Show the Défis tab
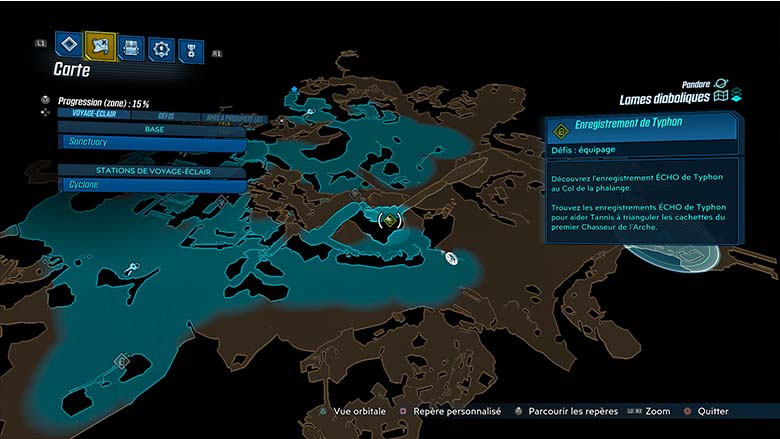The image size is (780, 439). tap(166, 115)
